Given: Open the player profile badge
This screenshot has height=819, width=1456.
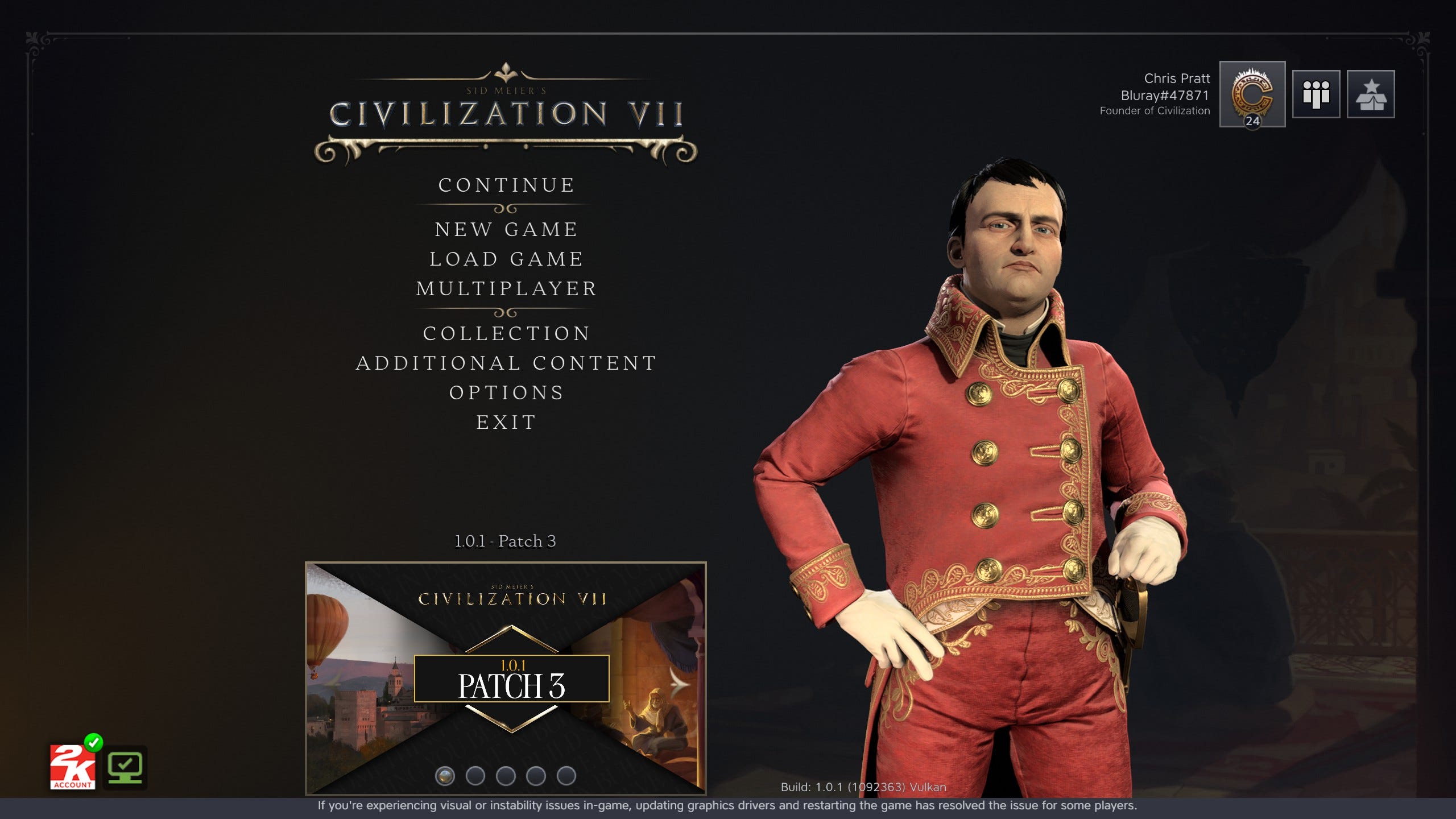Looking at the screenshot, I should tap(1252, 94).
